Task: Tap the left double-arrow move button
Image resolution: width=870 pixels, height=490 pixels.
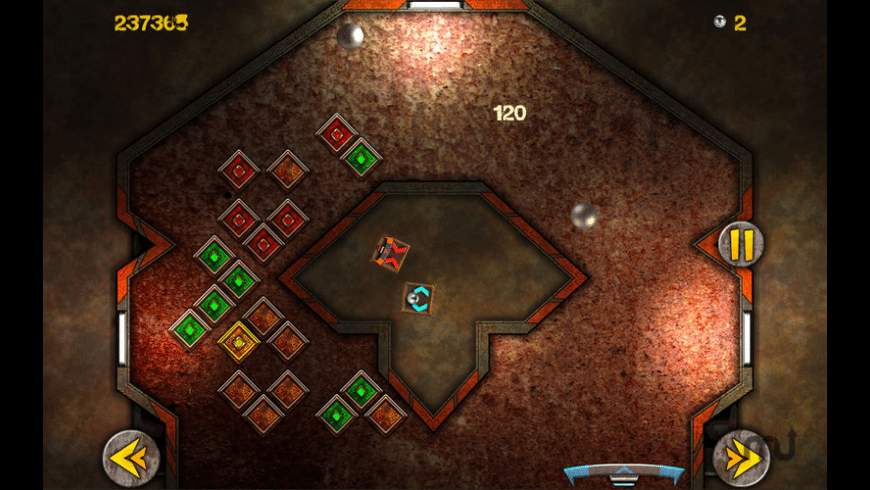Action: click(x=131, y=458)
